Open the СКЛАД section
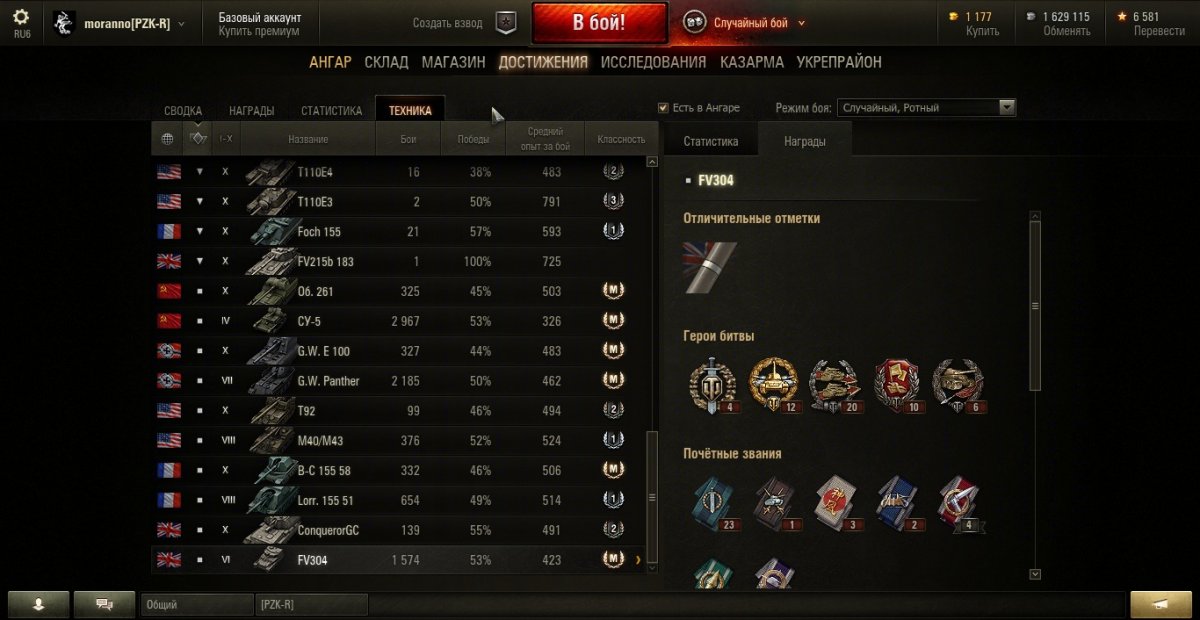The width and height of the screenshot is (1200, 620). pyautogui.click(x=386, y=62)
